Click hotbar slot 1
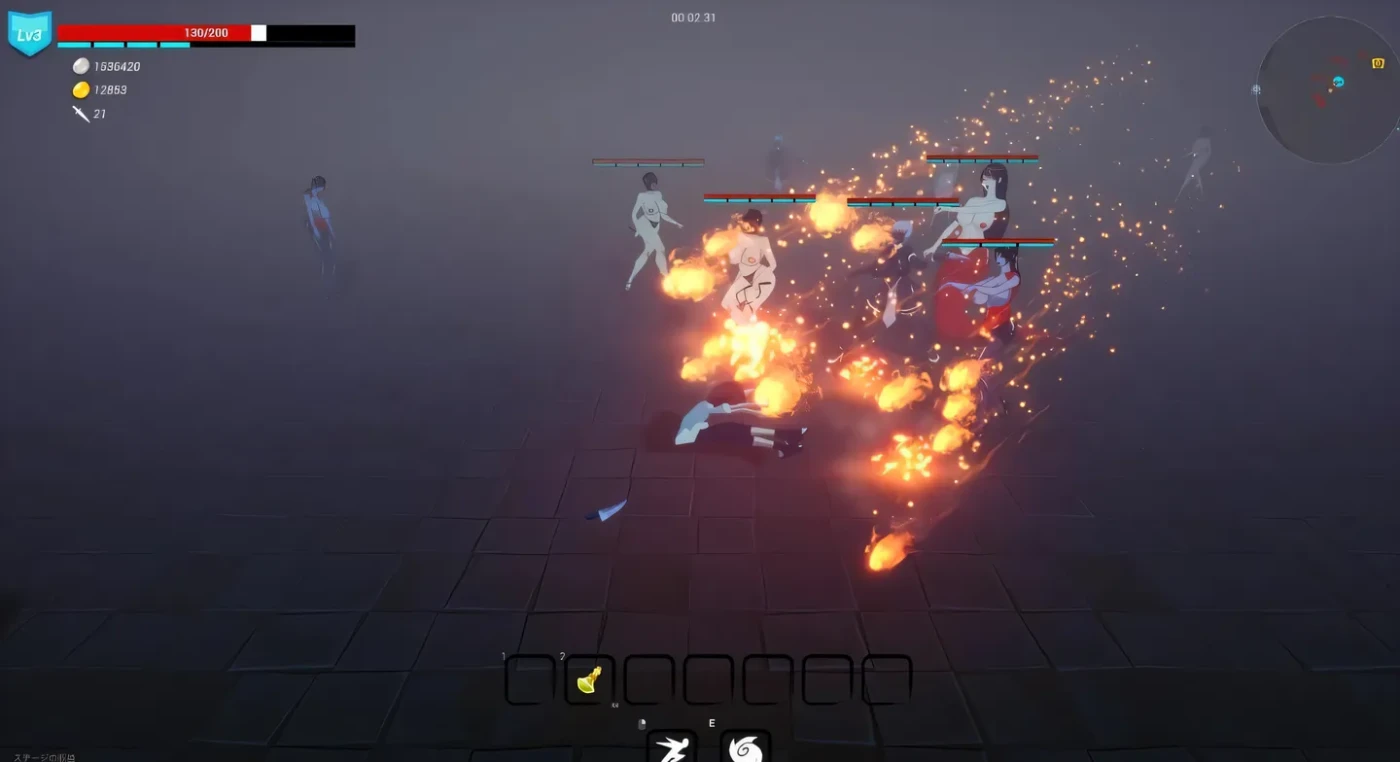This screenshot has width=1400, height=762. pos(528,679)
